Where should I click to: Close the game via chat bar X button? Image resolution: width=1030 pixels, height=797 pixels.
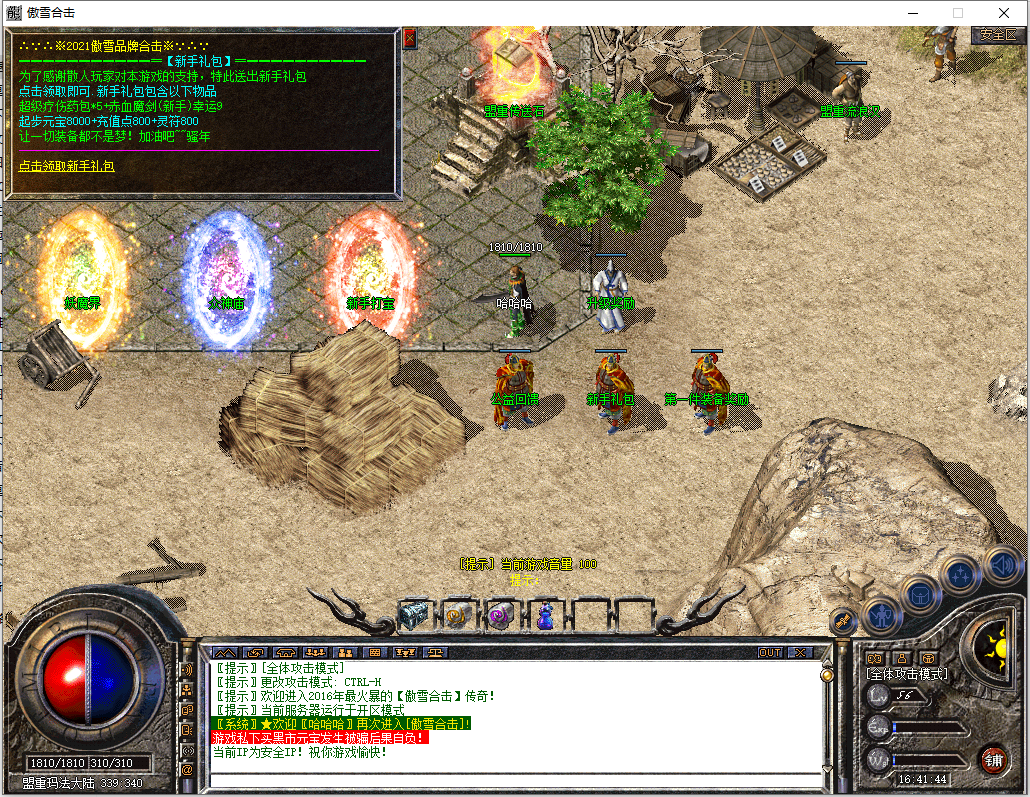pos(800,652)
